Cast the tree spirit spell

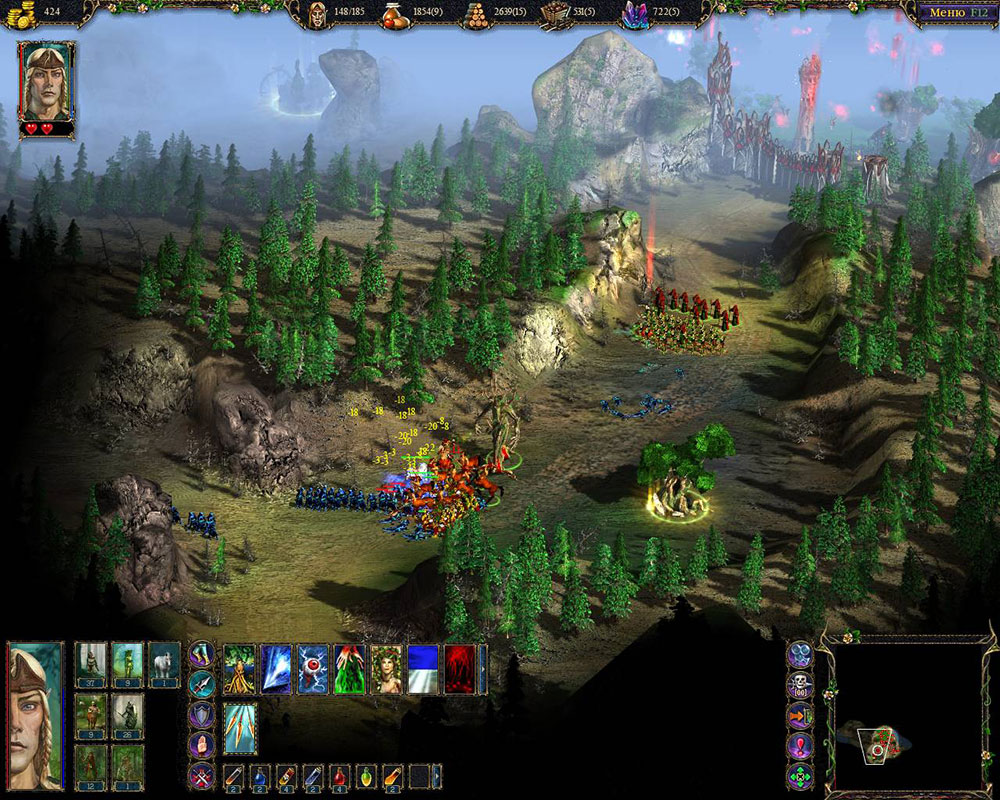[239, 669]
